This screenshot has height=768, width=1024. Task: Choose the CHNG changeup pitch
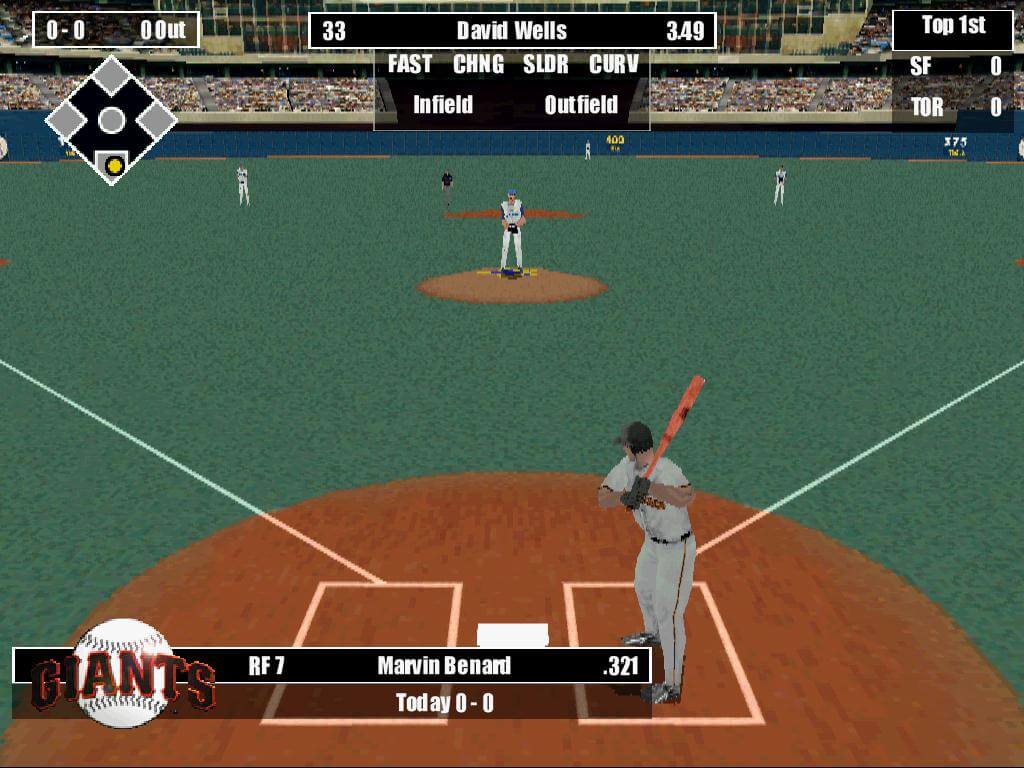pyautogui.click(x=478, y=65)
